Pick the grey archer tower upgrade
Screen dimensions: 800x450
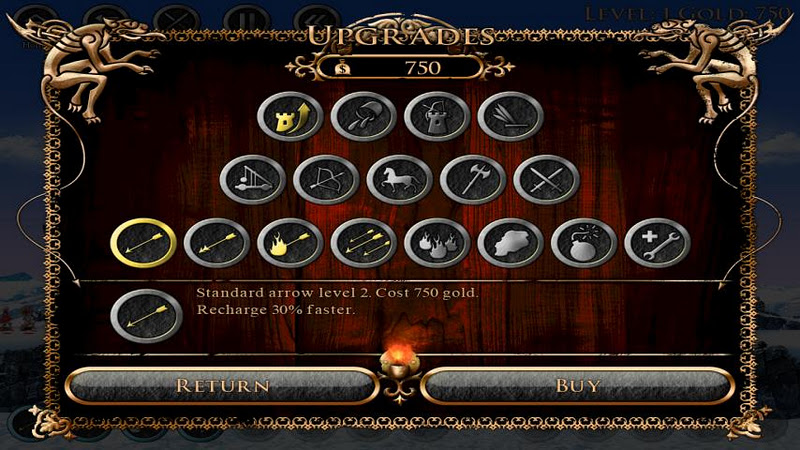coord(437,118)
